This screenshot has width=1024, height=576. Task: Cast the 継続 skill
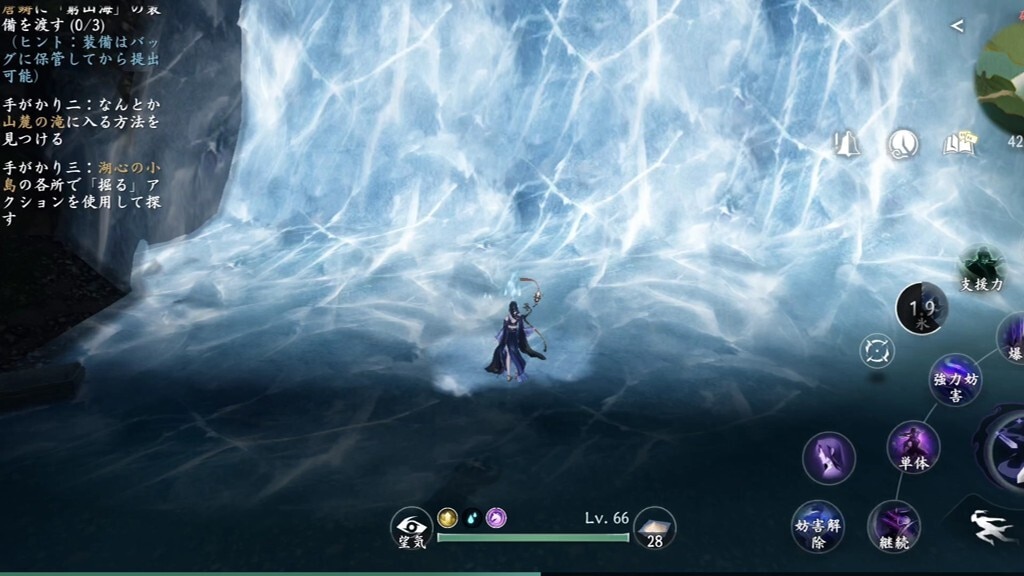tap(893, 526)
